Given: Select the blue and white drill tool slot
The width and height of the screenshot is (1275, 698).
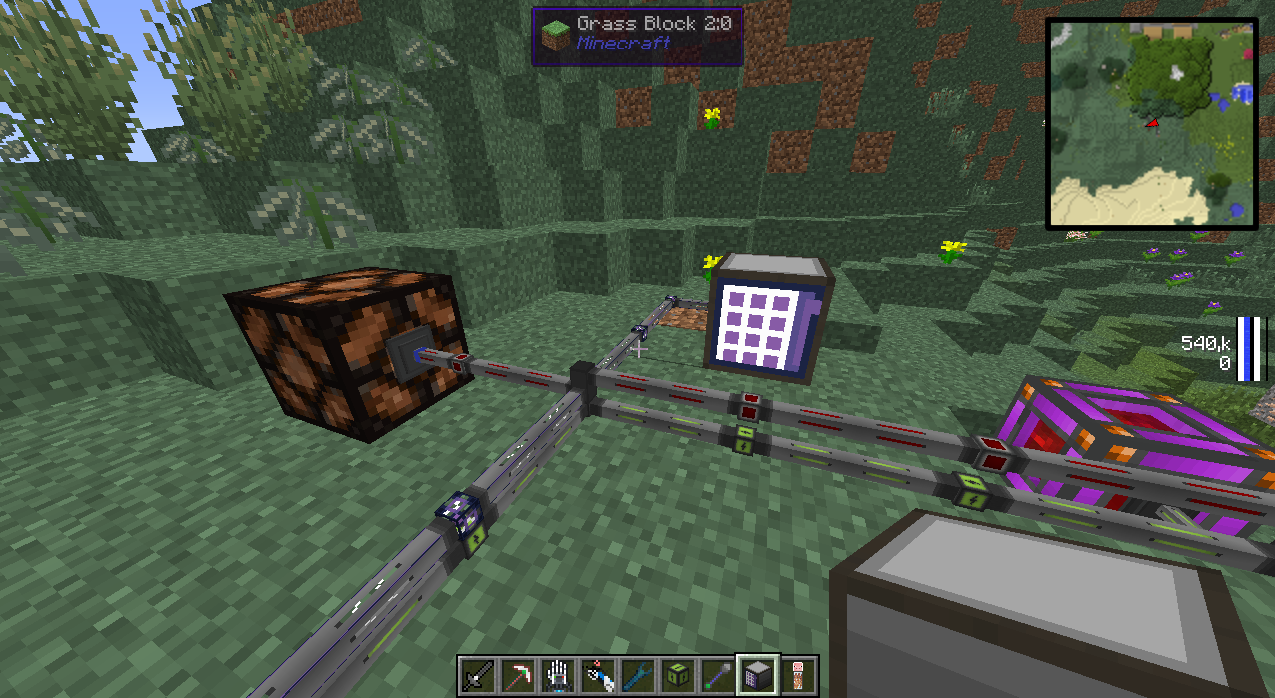Looking at the screenshot, I should (598, 676).
